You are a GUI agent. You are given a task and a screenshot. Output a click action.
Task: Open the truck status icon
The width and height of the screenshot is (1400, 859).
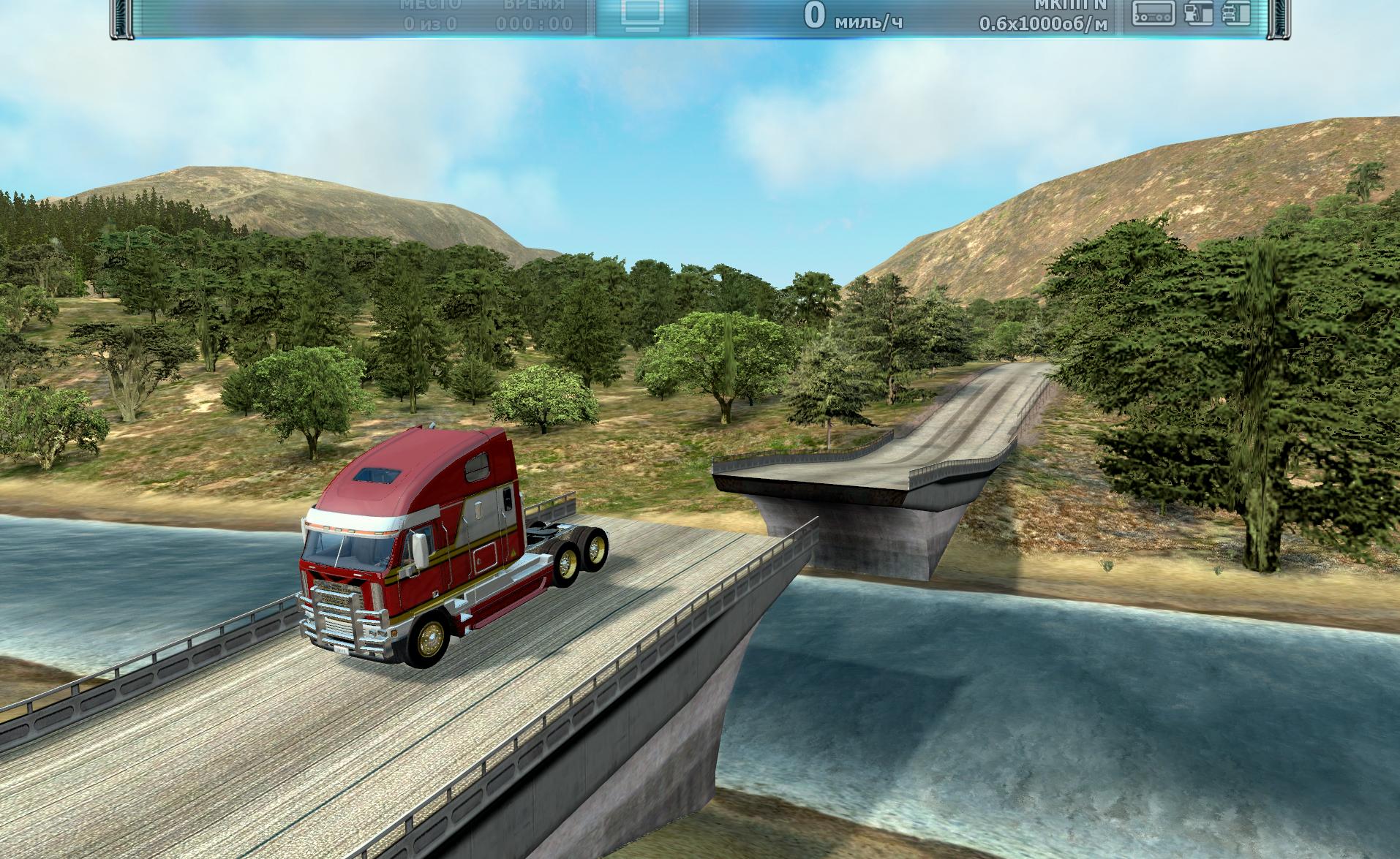click(x=1236, y=14)
